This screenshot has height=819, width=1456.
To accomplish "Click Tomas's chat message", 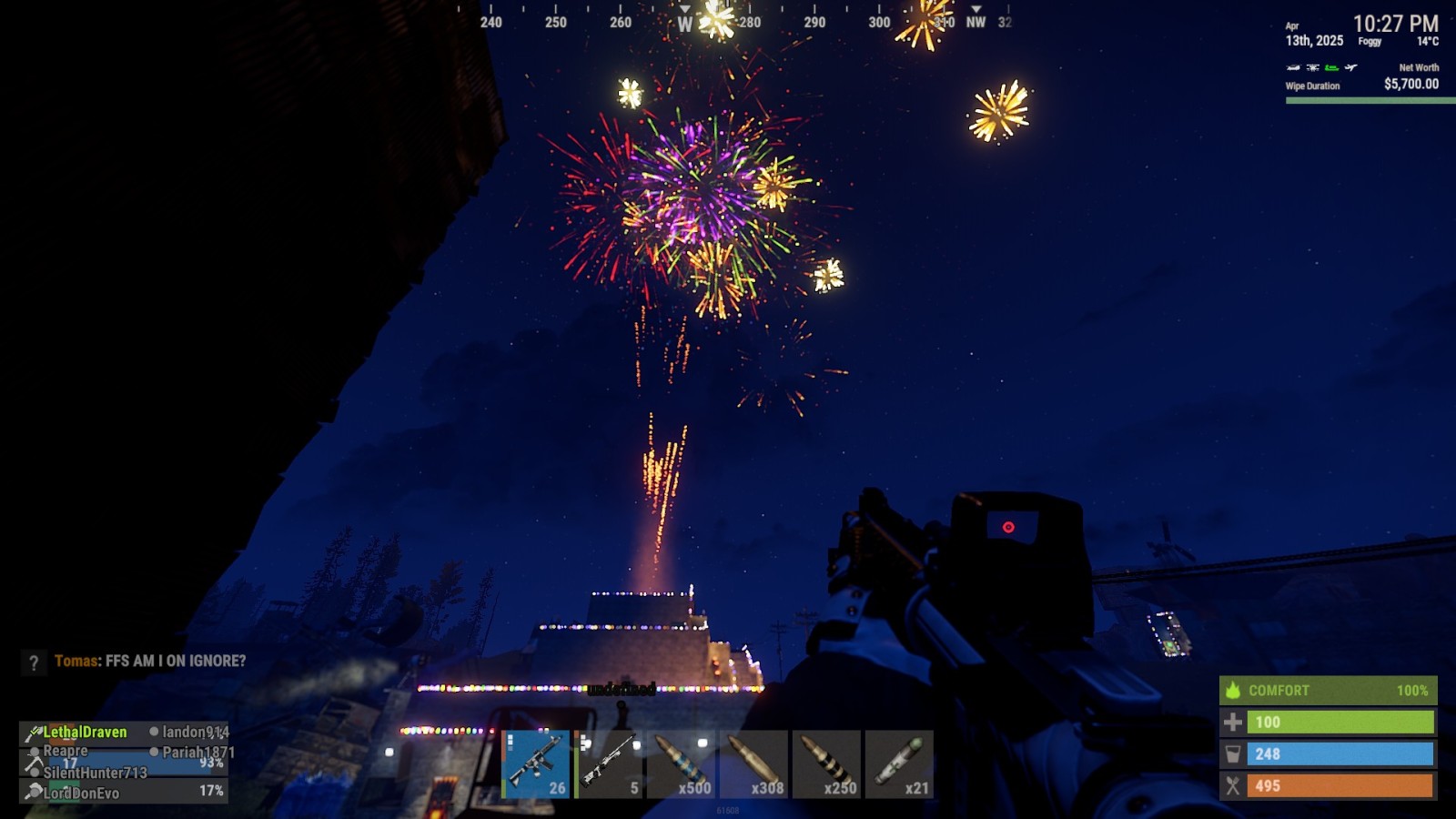I will (150, 662).
